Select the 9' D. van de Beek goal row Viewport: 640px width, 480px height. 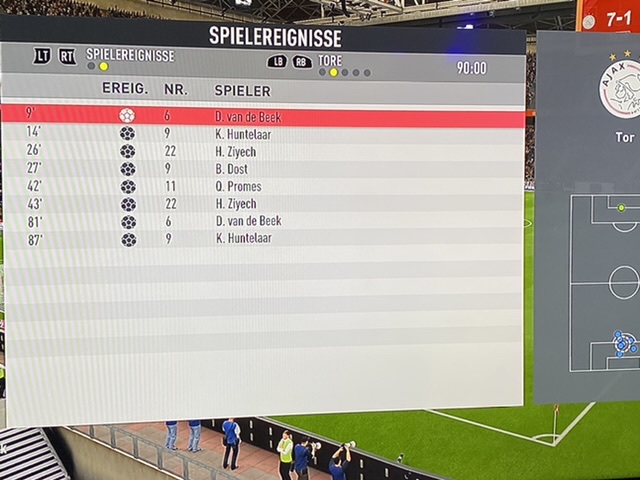point(262,116)
